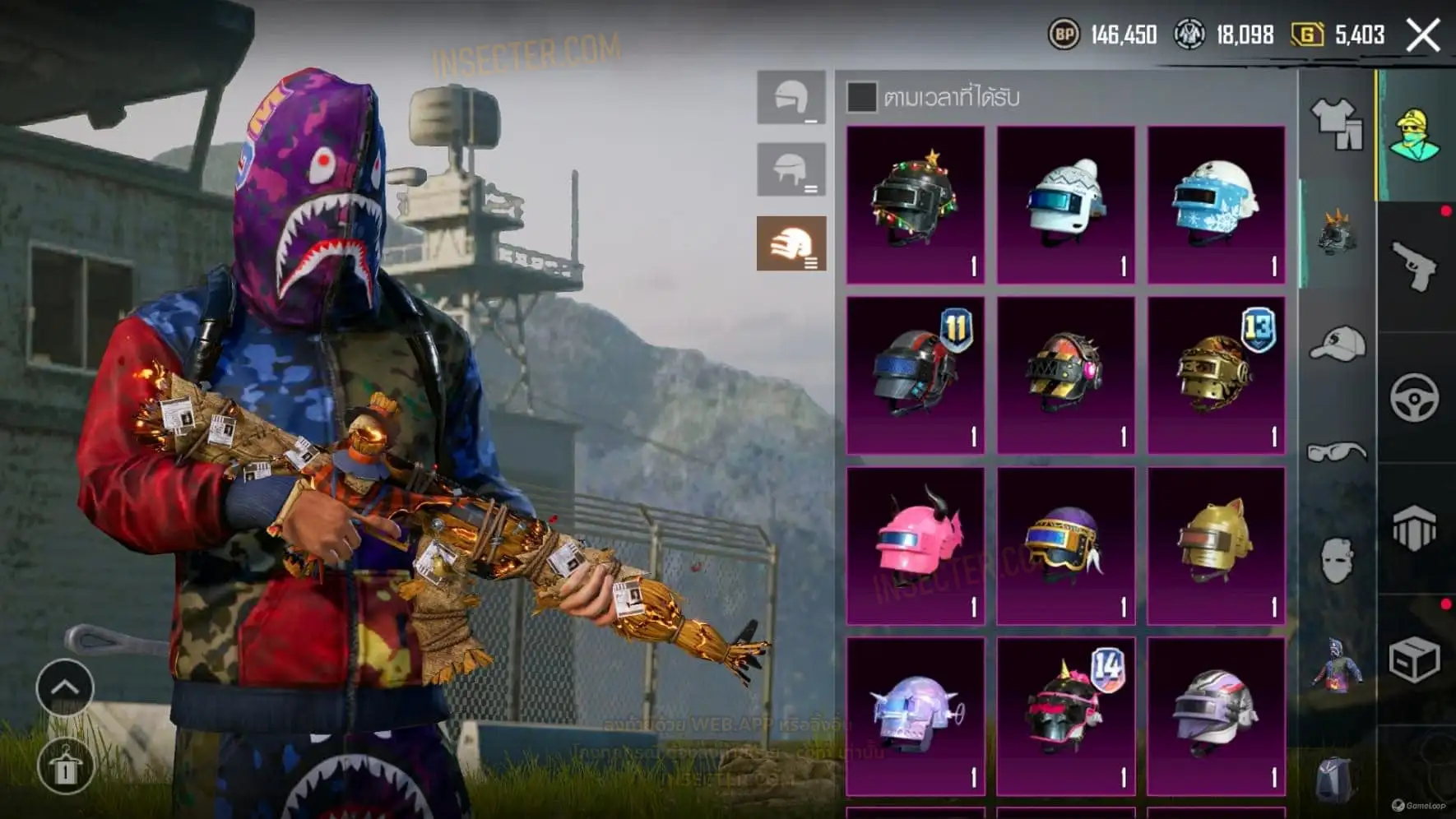This screenshot has width=1456, height=819.
Task: Select the helmet with the 13 badge
Action: [x=1216, y=375]
